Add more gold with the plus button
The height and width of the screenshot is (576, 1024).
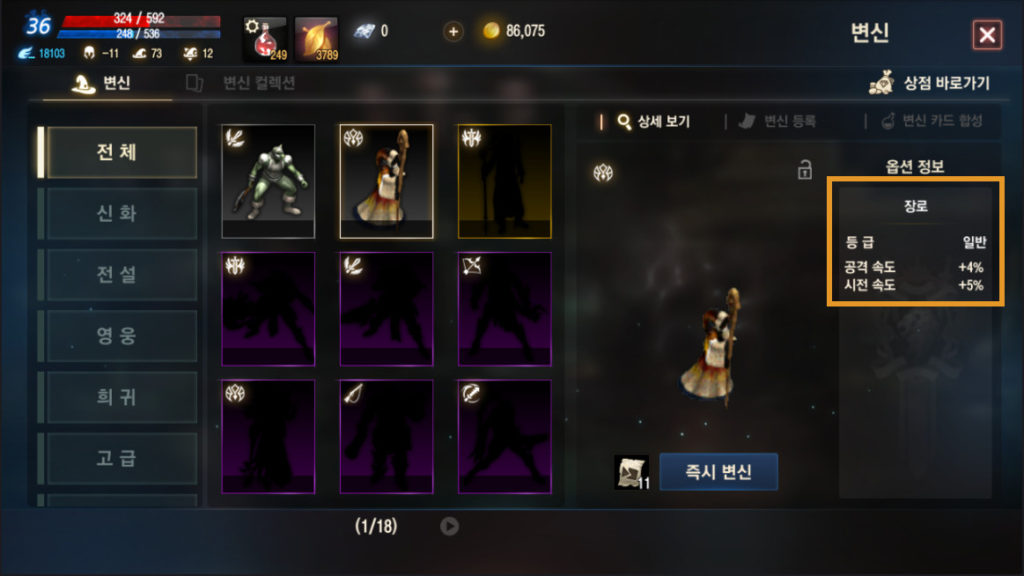coord(454,31)
